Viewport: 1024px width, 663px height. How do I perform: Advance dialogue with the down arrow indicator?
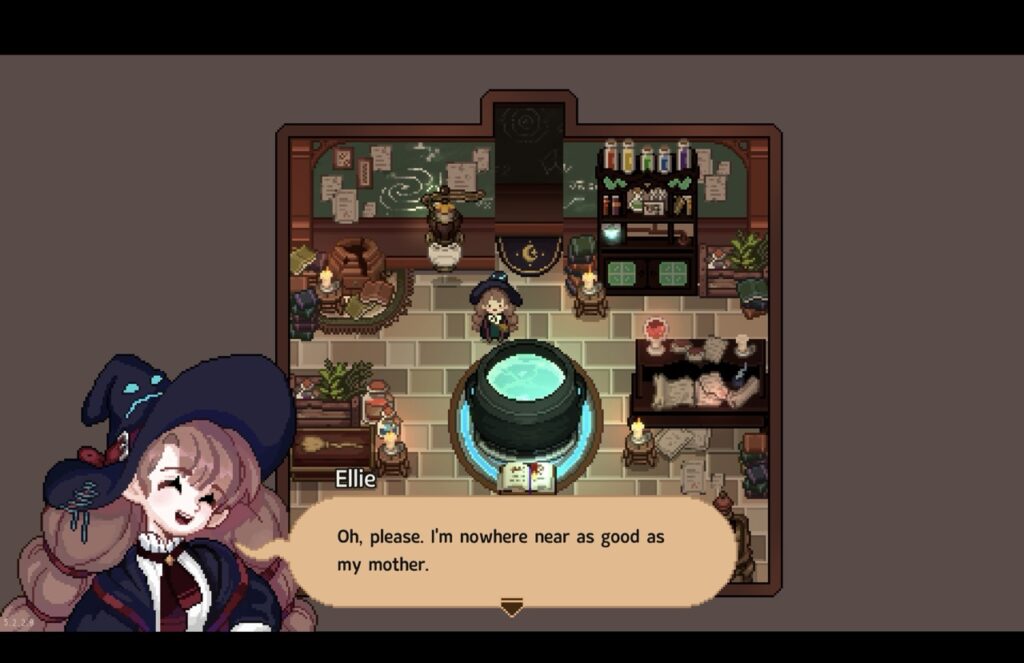coord(512,606)
